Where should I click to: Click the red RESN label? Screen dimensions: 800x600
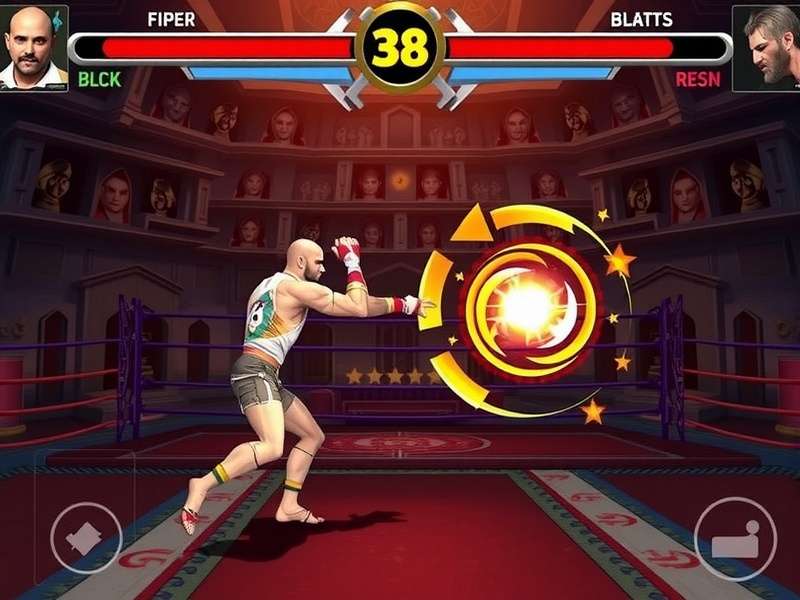pos(697,79)
